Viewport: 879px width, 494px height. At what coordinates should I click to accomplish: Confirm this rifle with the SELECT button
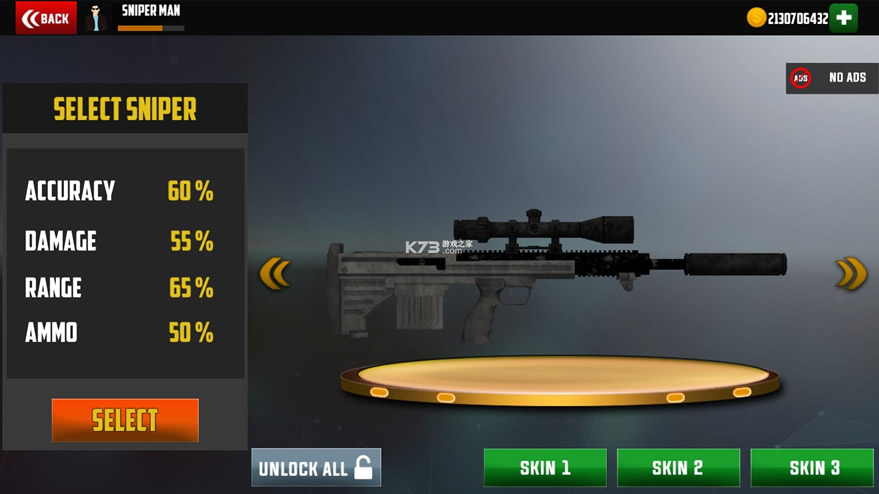tap(125, 420)
